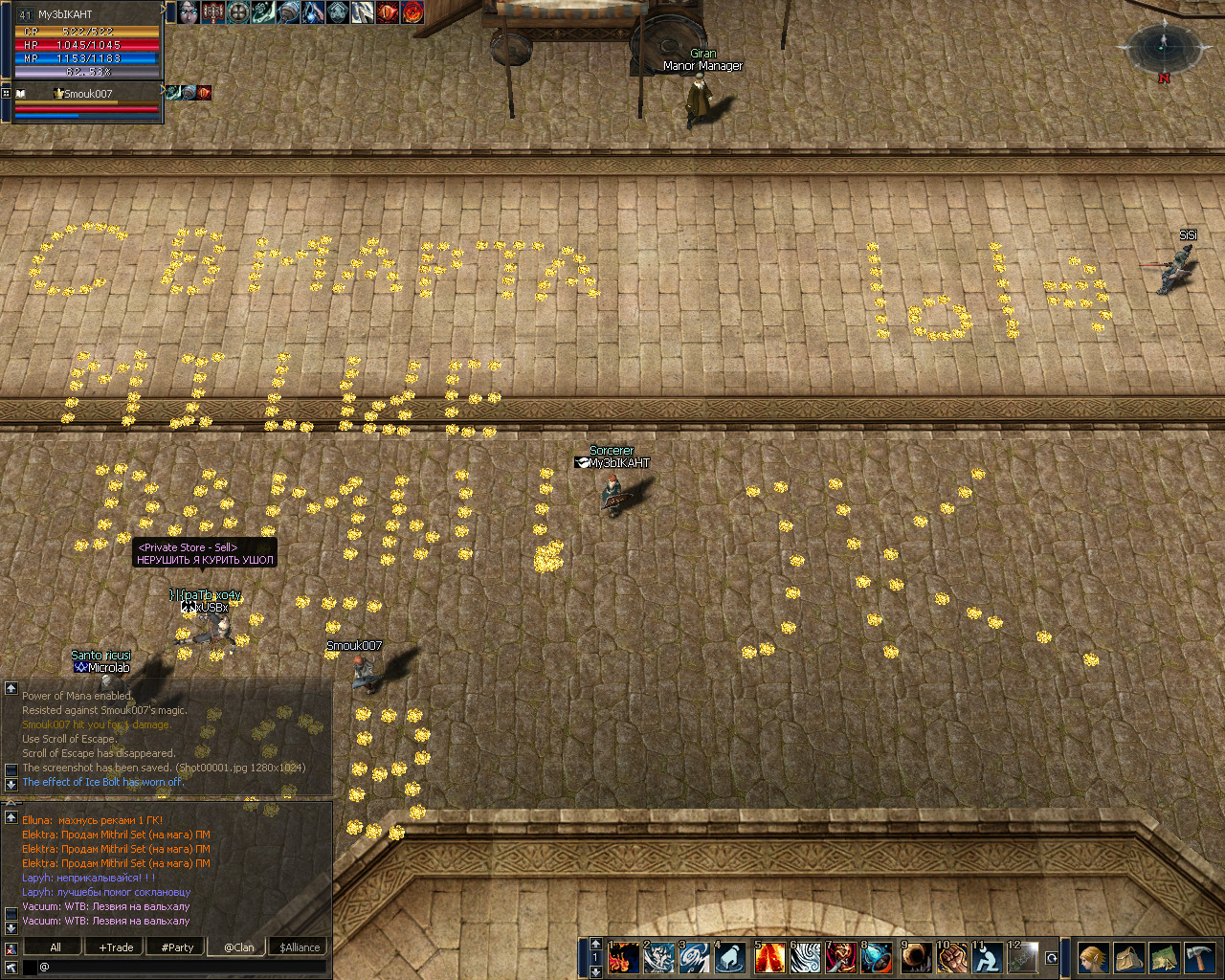Switch to the @Clan chat tab
1225x980 pixels.
coord(238,947)
